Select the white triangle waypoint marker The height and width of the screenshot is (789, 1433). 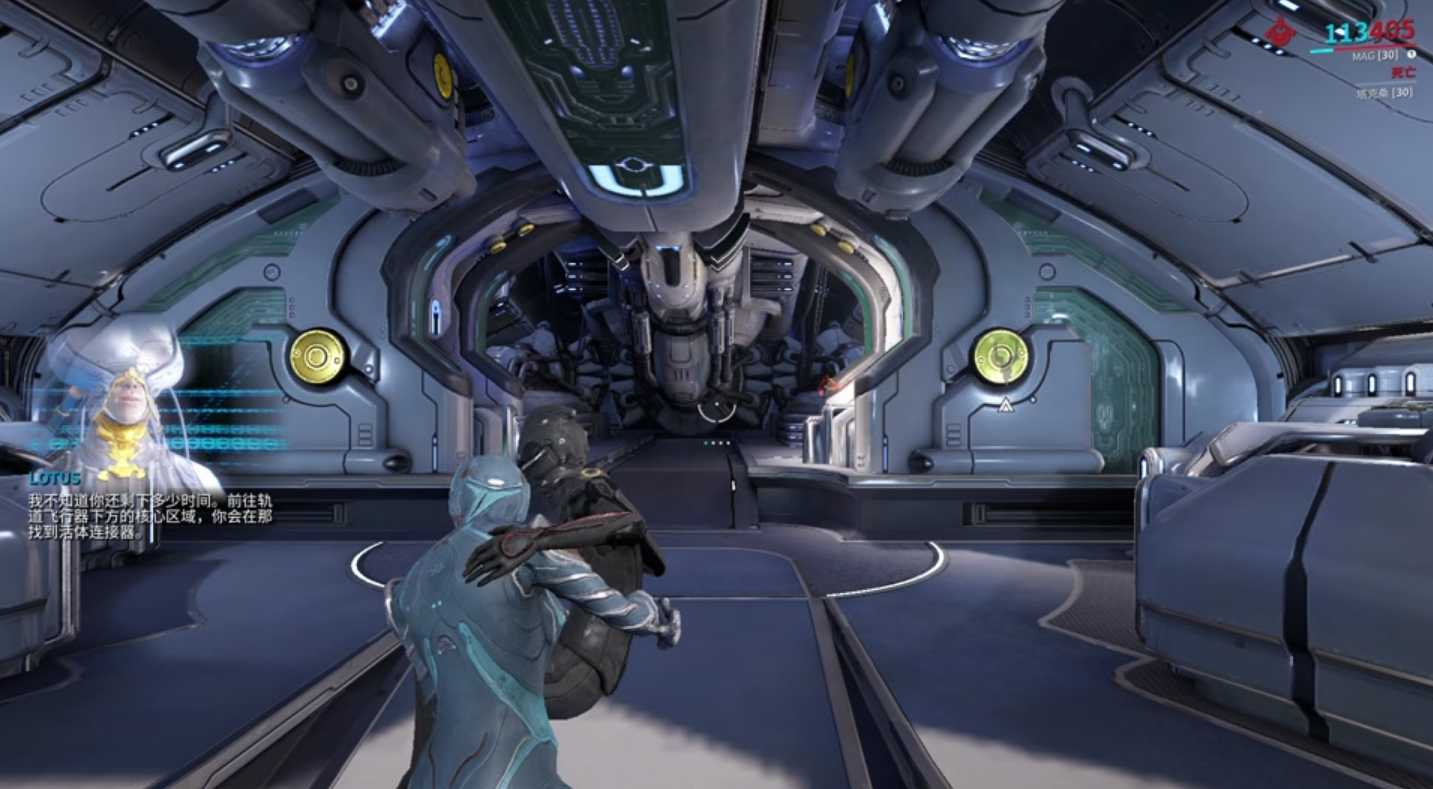1005,405
